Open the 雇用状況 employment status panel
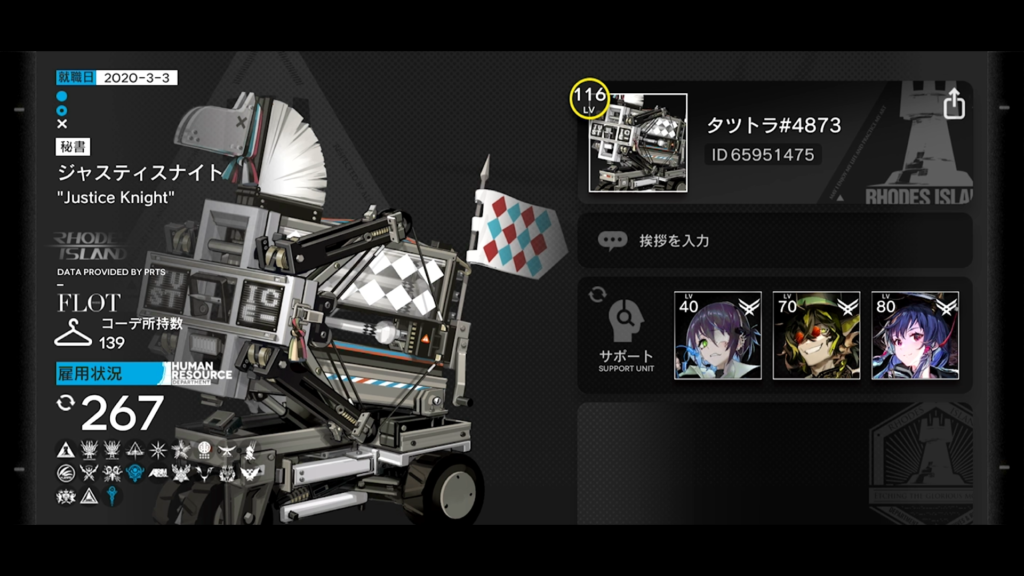The width and height of the screenshot is (1024, 576). coord(111,374)
